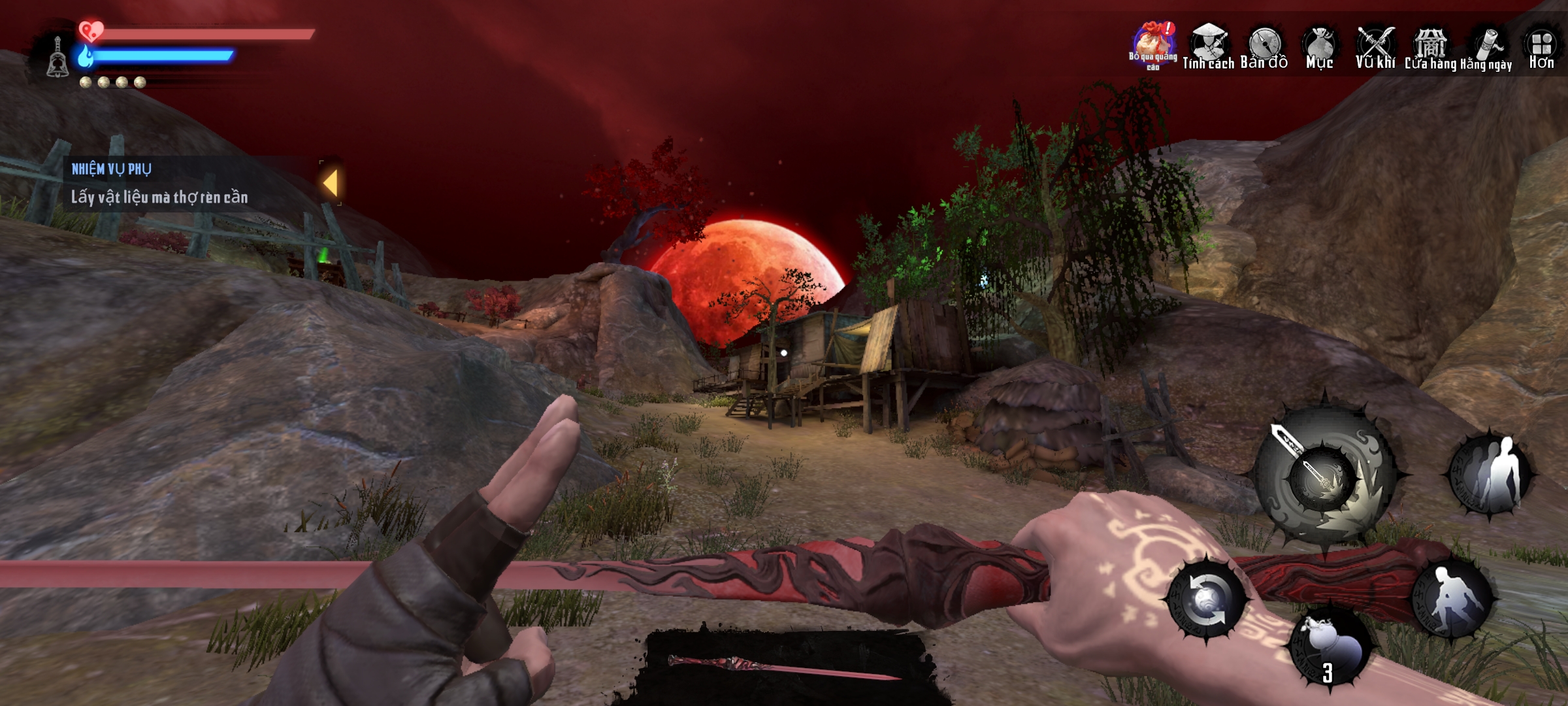Tap the crouching figure stealth button
The width and height of the screenshot is (1568, 706).
pos(1452,598)
